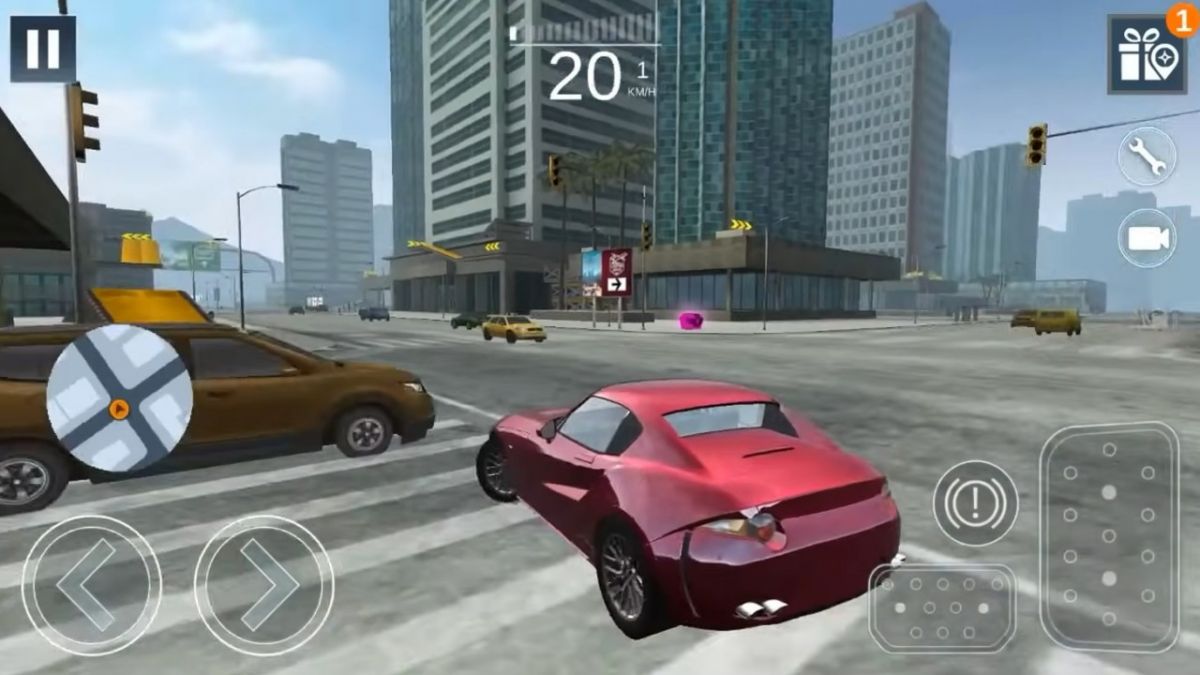Steer right with the right arrow button
This screenshot has width=1200, height=675.
point(264,585)
